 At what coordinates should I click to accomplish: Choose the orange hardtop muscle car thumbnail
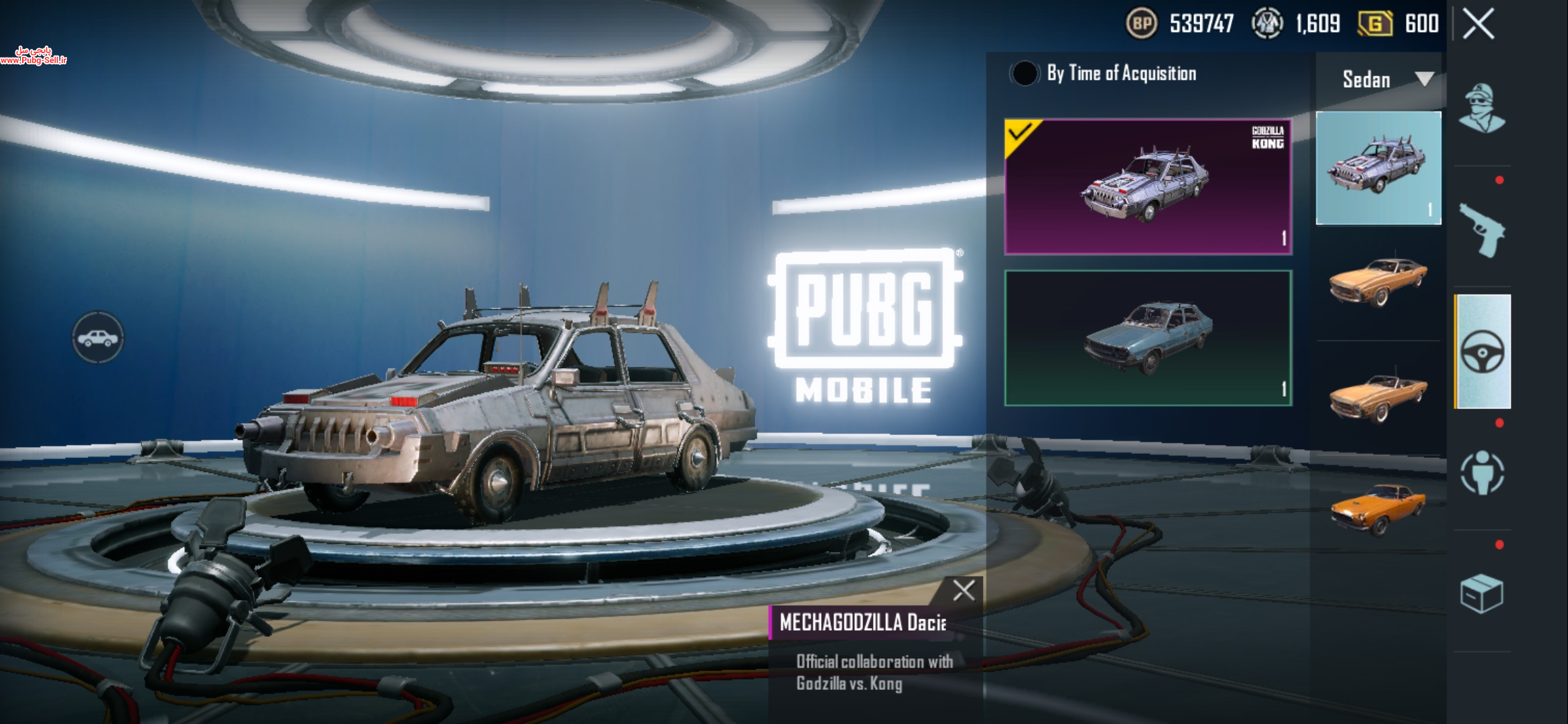(1378, 282)
